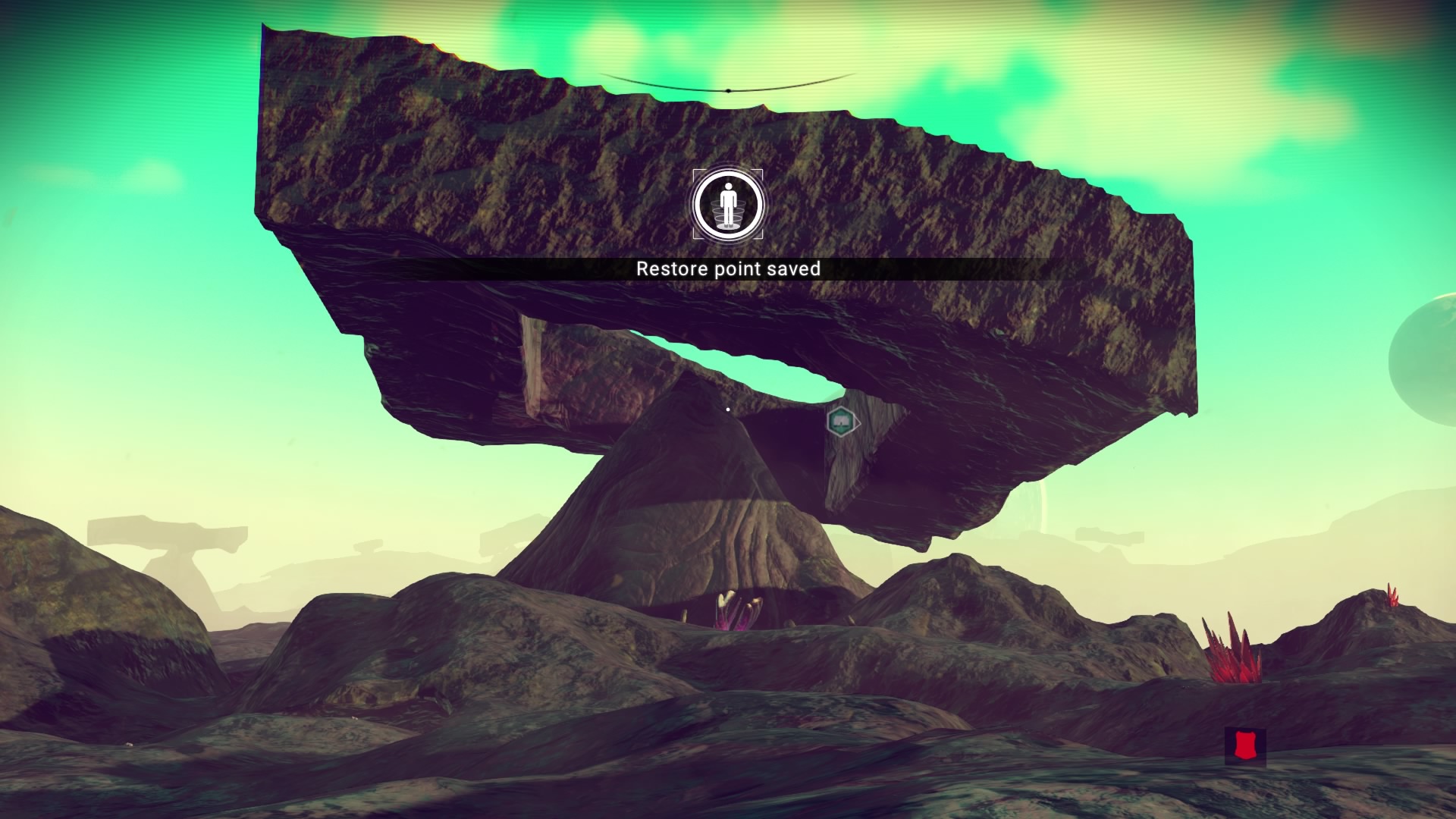Select the teal hexagon waypoint marker
This screenshot has height=819, width=1456.
click(841, 422)
